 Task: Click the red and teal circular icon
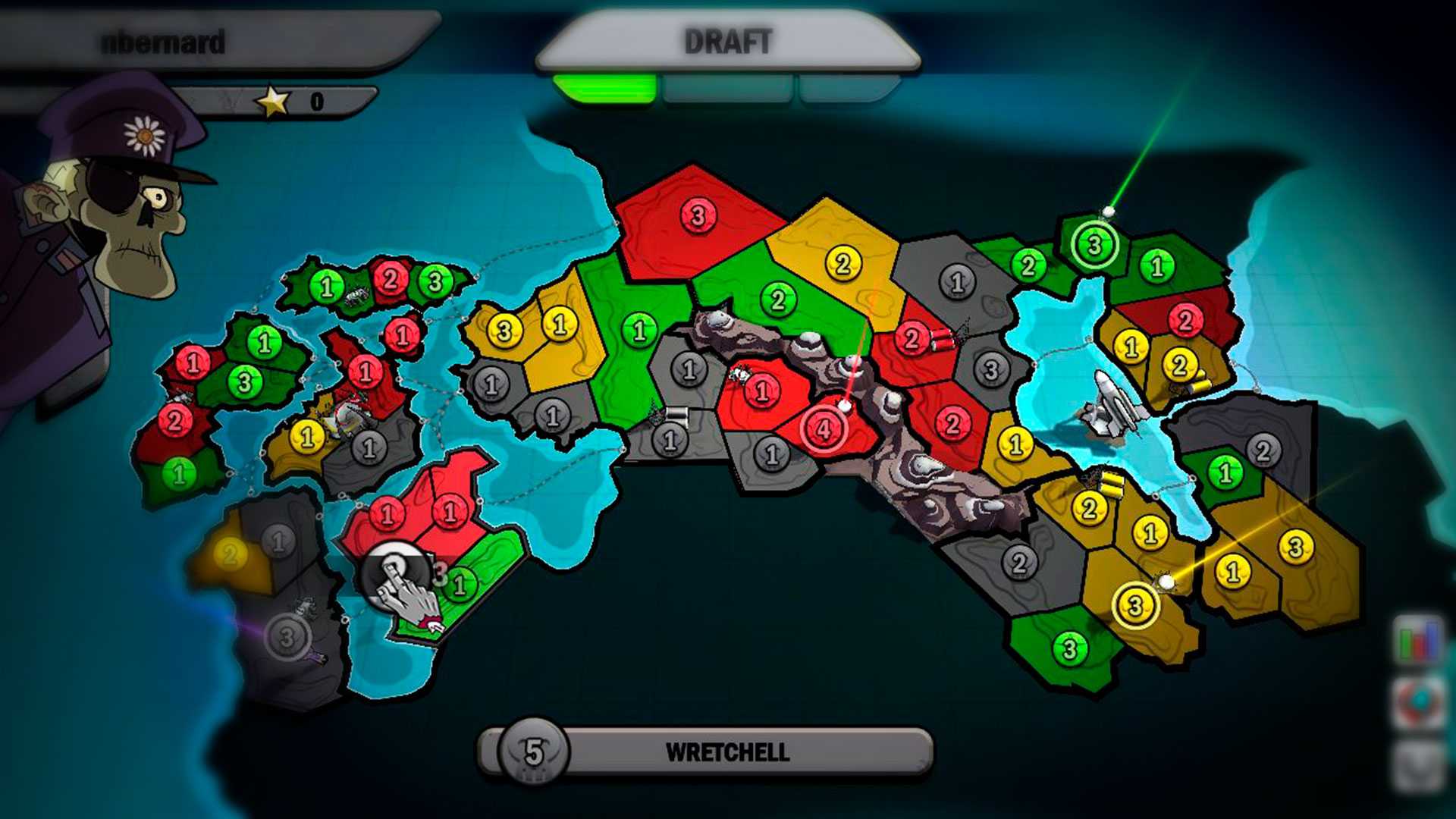pos(1419,703)
